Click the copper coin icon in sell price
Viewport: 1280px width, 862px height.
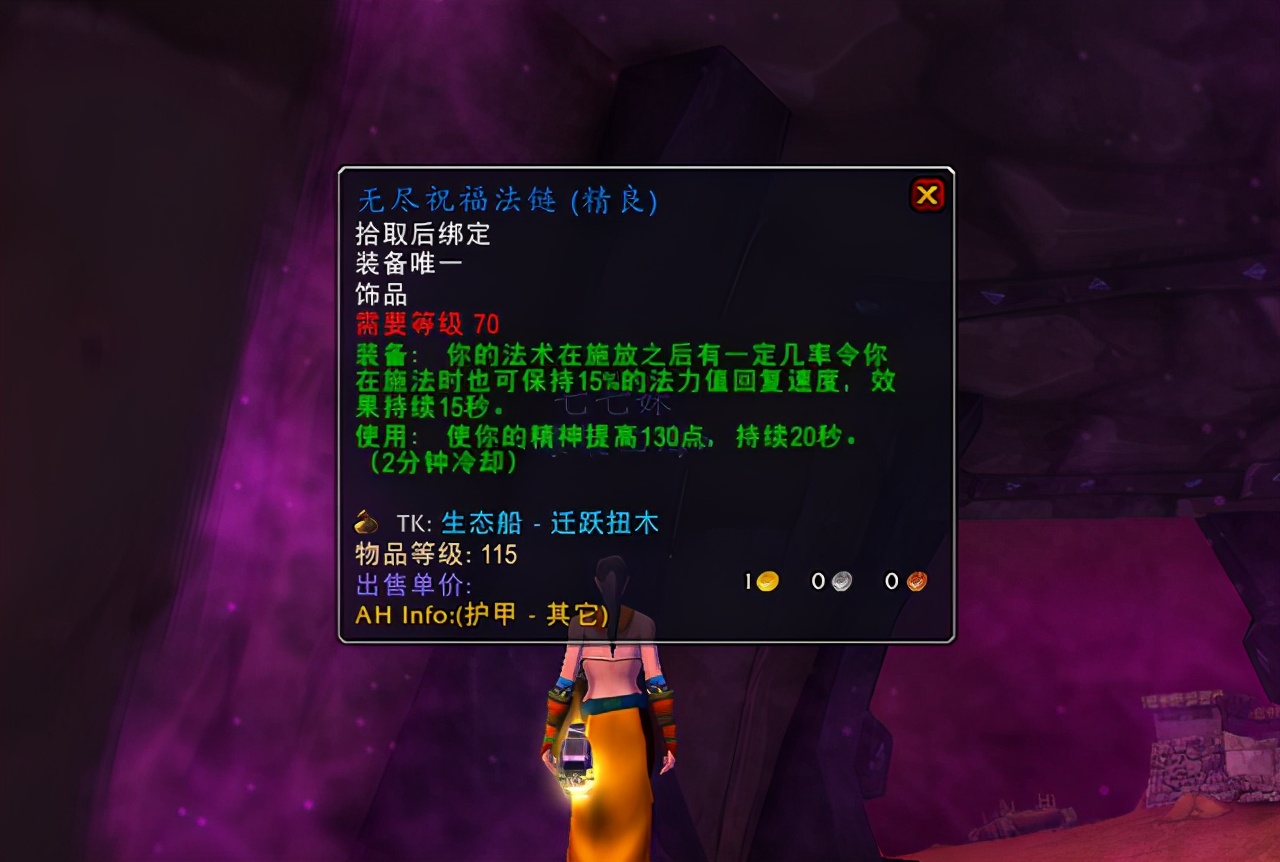pos(916,580)
